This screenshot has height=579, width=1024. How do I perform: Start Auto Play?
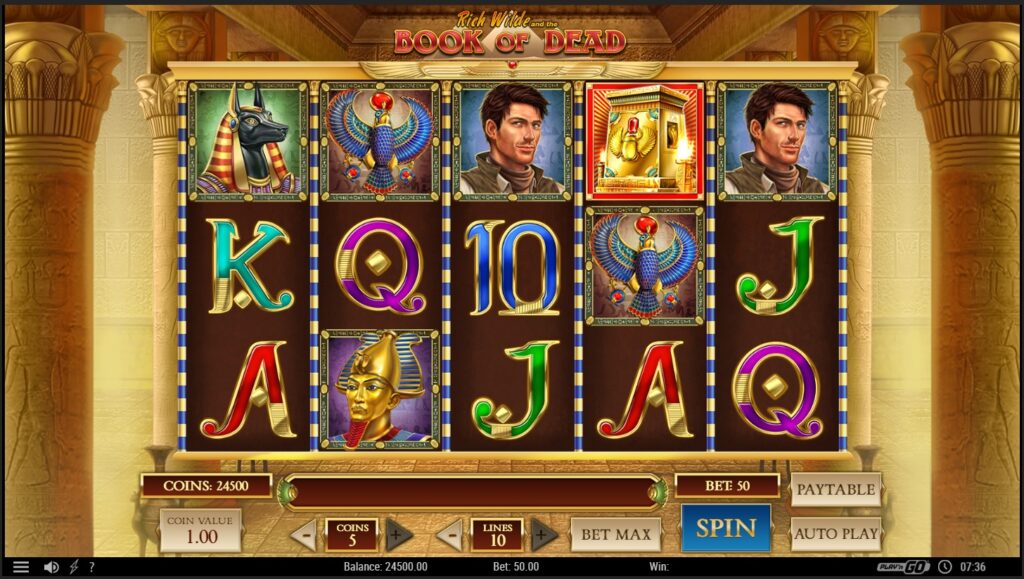coord(836,533)
